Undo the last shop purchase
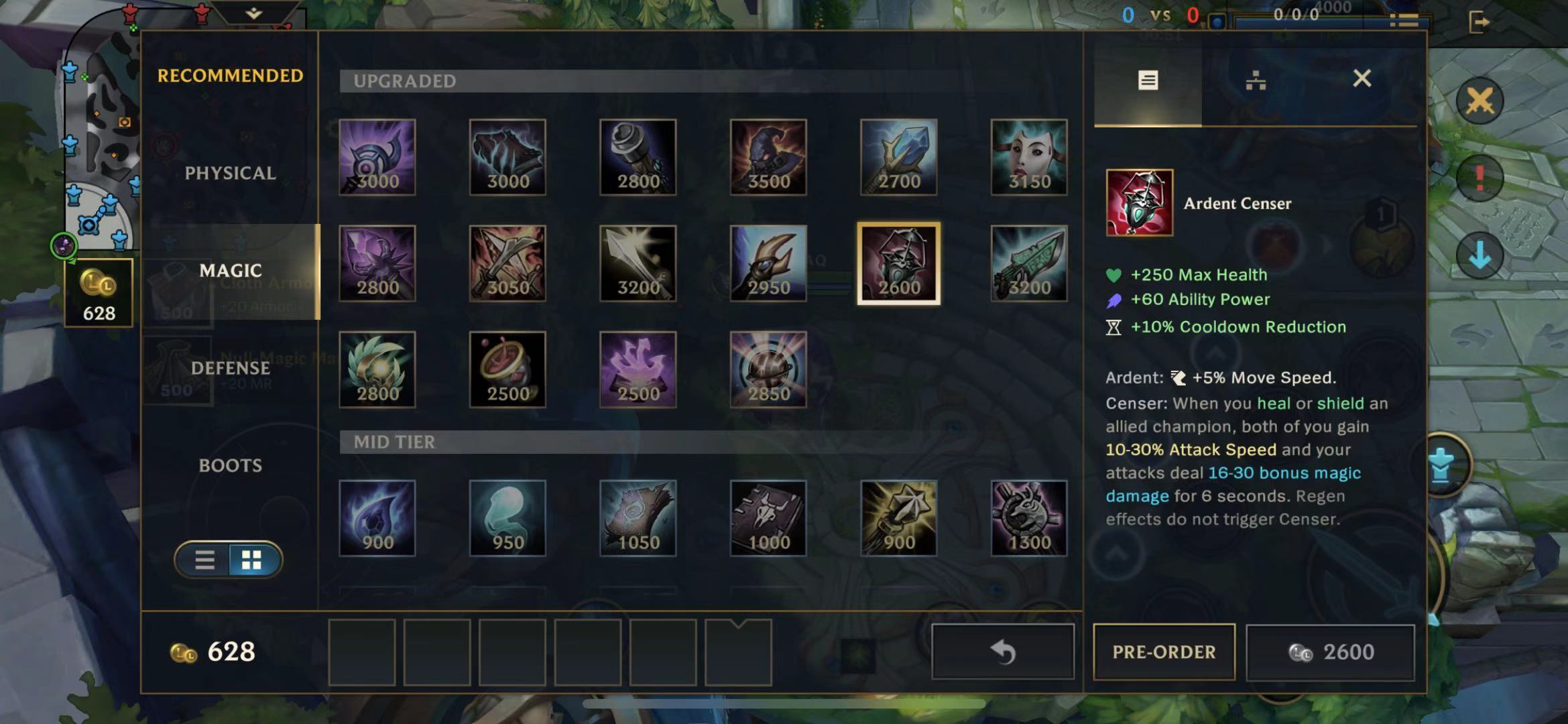The width and height of the screenshot is (1568, 724). click(1002, 652)
